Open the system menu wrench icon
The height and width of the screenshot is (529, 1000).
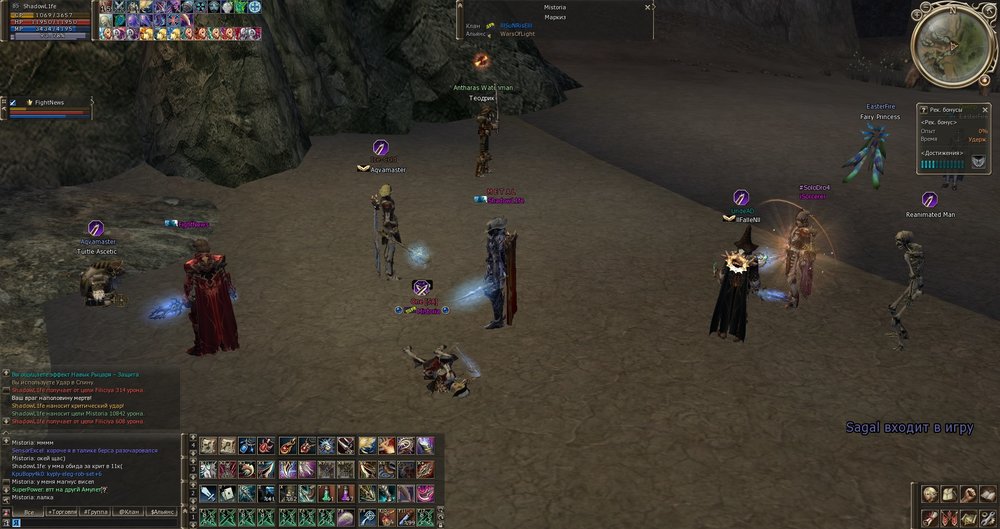[x=987, y=517]
